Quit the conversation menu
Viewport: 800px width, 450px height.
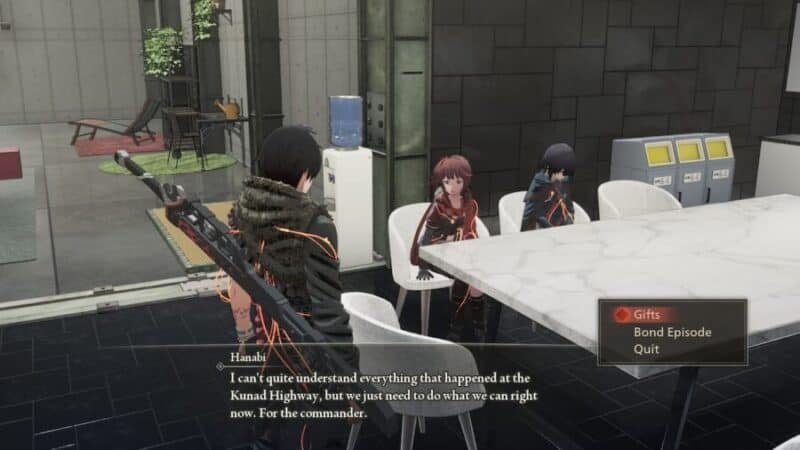pos(645,349)
